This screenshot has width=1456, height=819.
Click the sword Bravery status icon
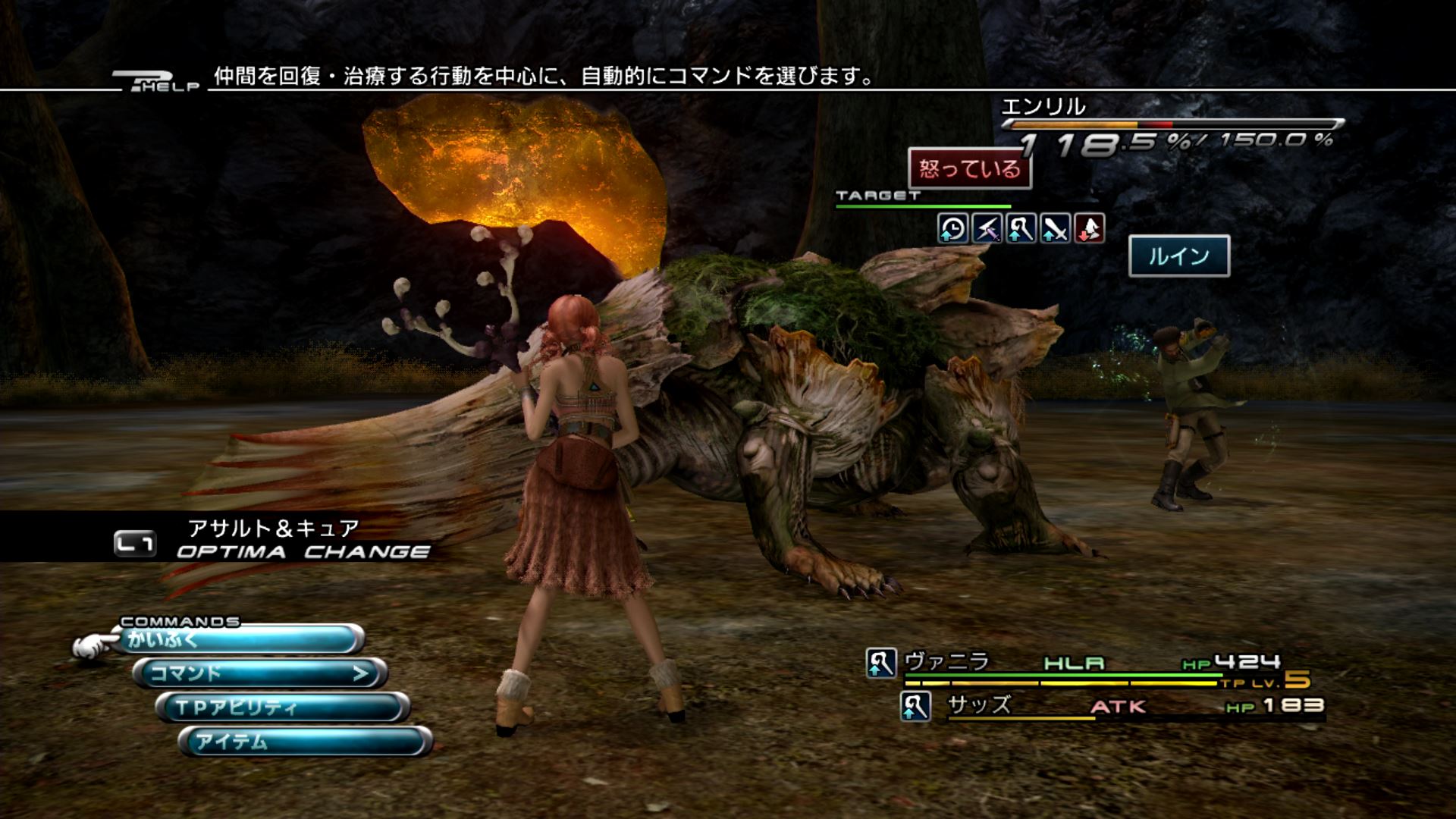coord(1055,228)
